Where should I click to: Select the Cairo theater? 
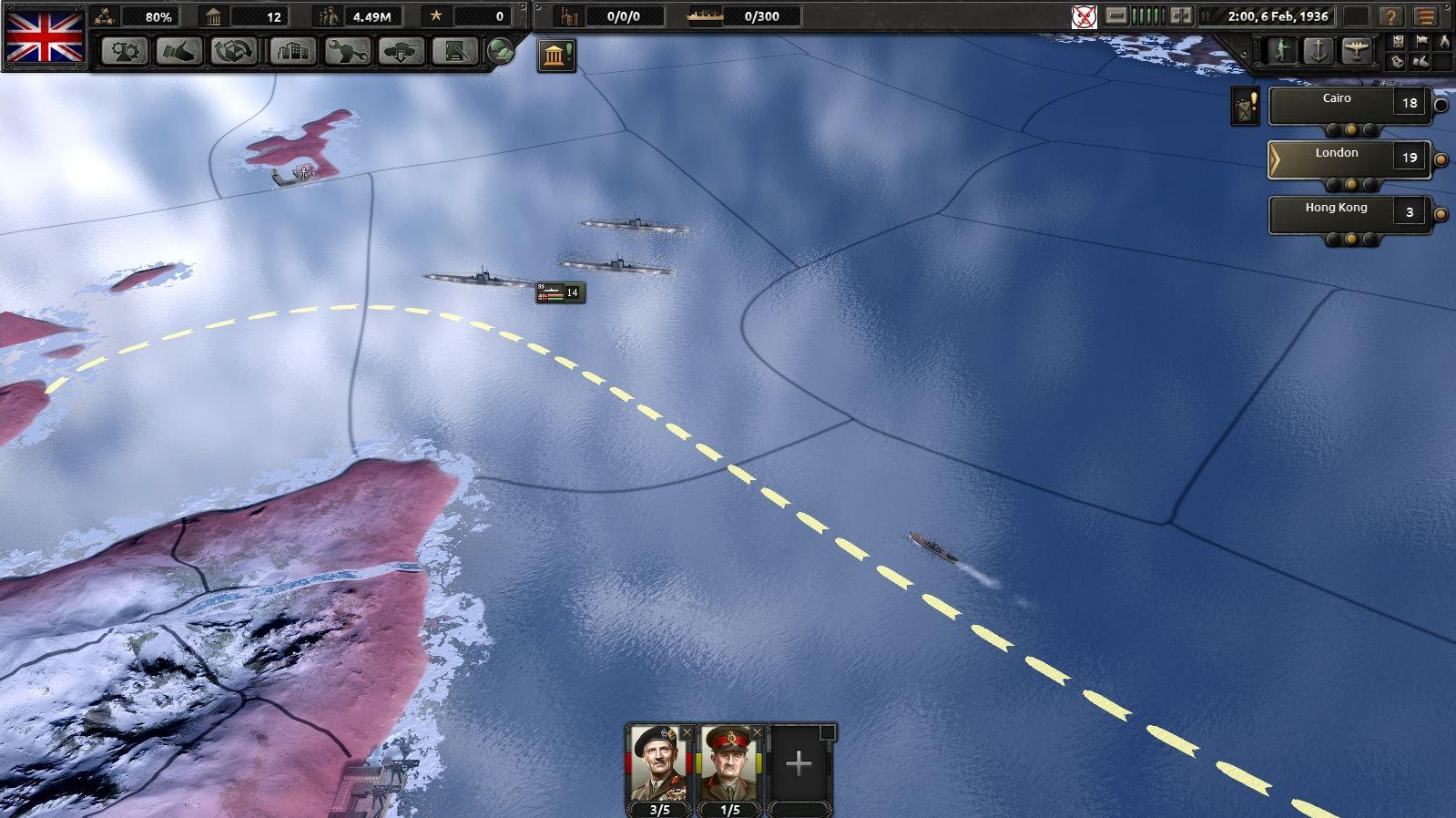click(1336, 105)
